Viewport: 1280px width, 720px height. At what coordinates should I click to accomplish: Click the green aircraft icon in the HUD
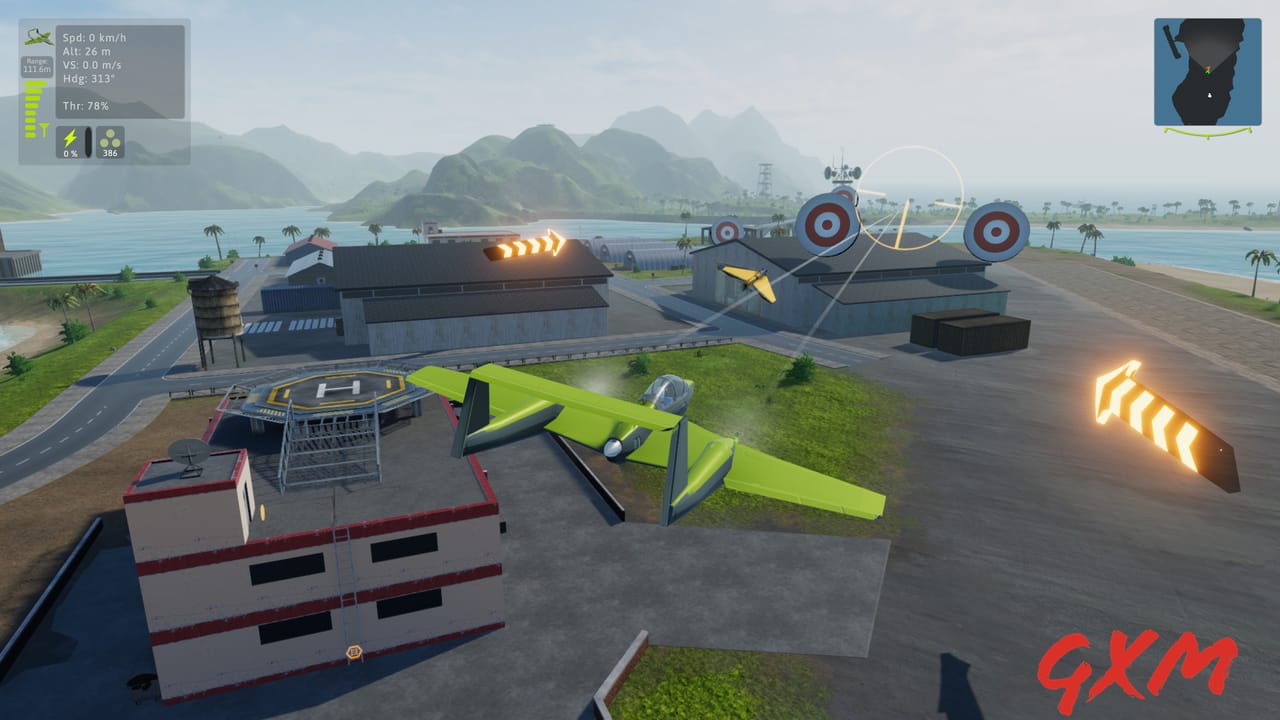click(x=37, y=37)
